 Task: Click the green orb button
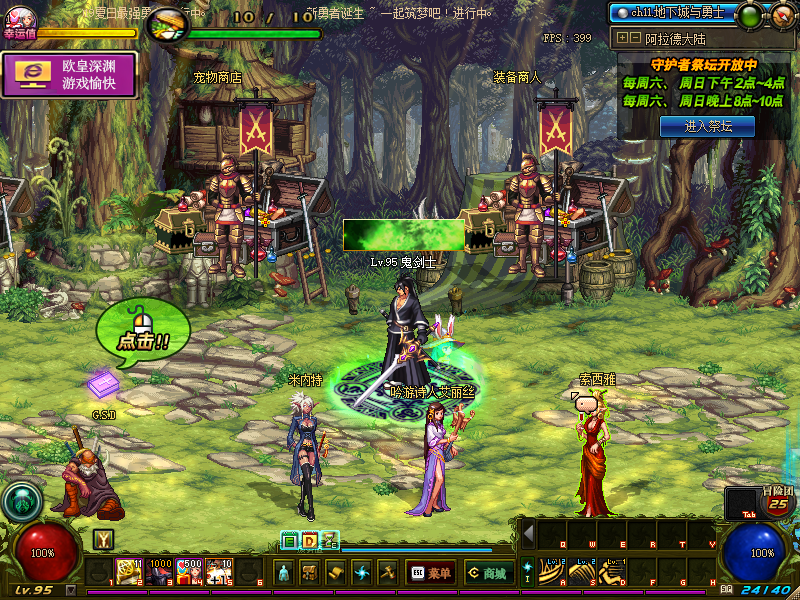coord(748,14)
